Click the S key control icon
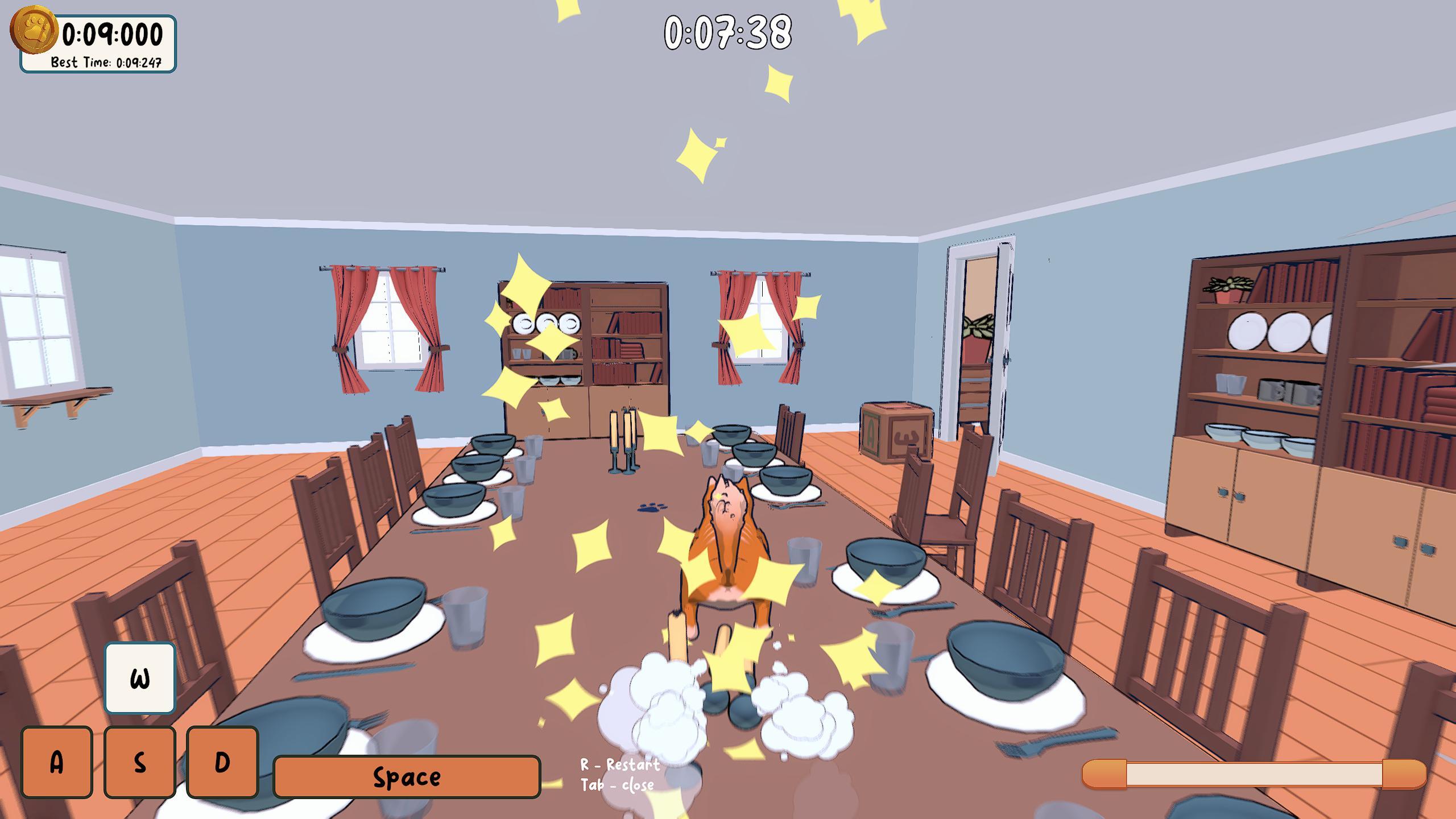Image resolution: width=1456 pixels, height=819 pixels. (x=140, y=761)
